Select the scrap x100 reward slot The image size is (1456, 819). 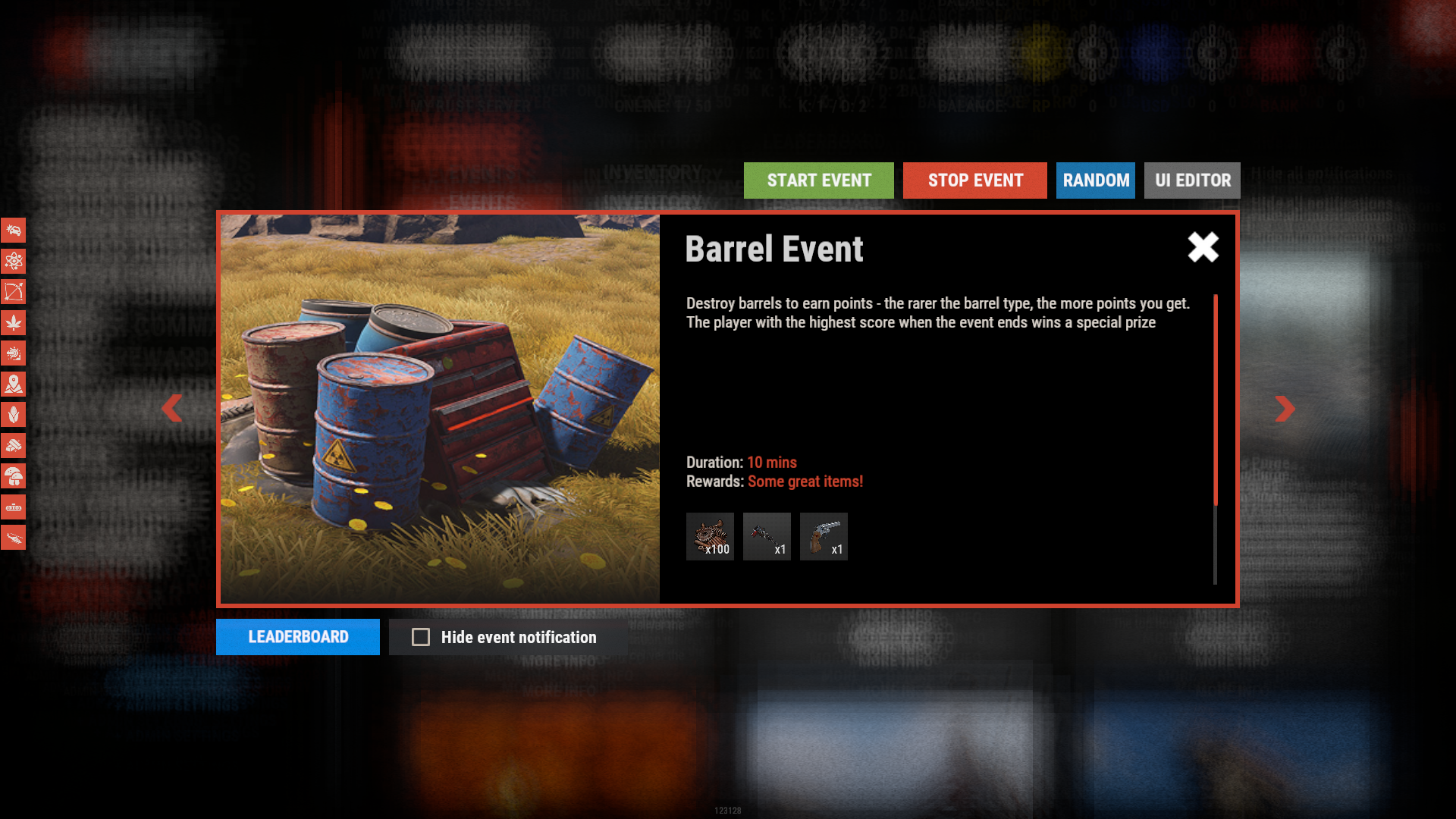click(710, 536)
